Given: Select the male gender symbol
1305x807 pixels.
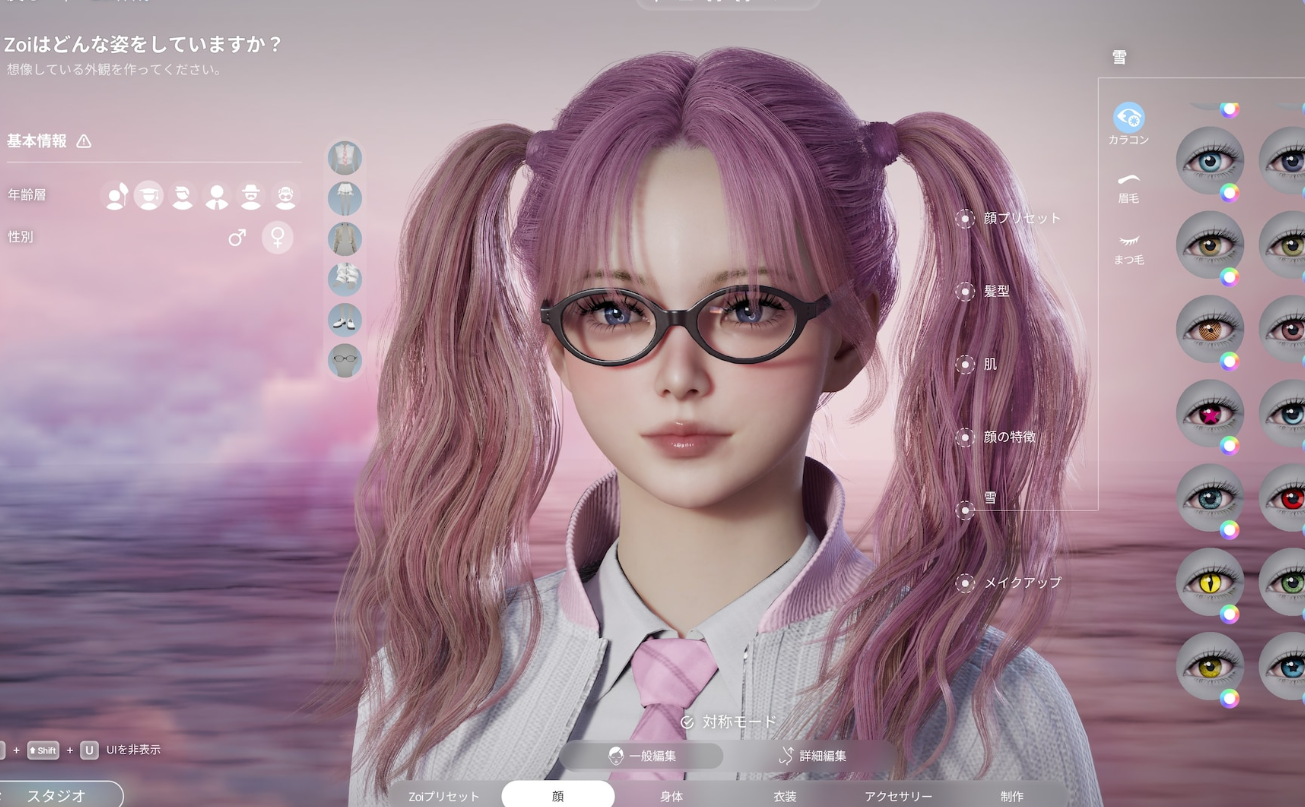Looking at the screenshot, I should [x=237, y=237].
